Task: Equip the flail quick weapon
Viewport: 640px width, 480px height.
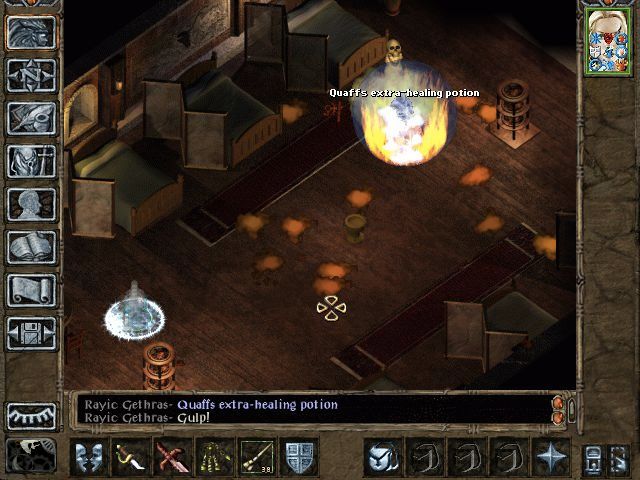Action: [214, 457]
